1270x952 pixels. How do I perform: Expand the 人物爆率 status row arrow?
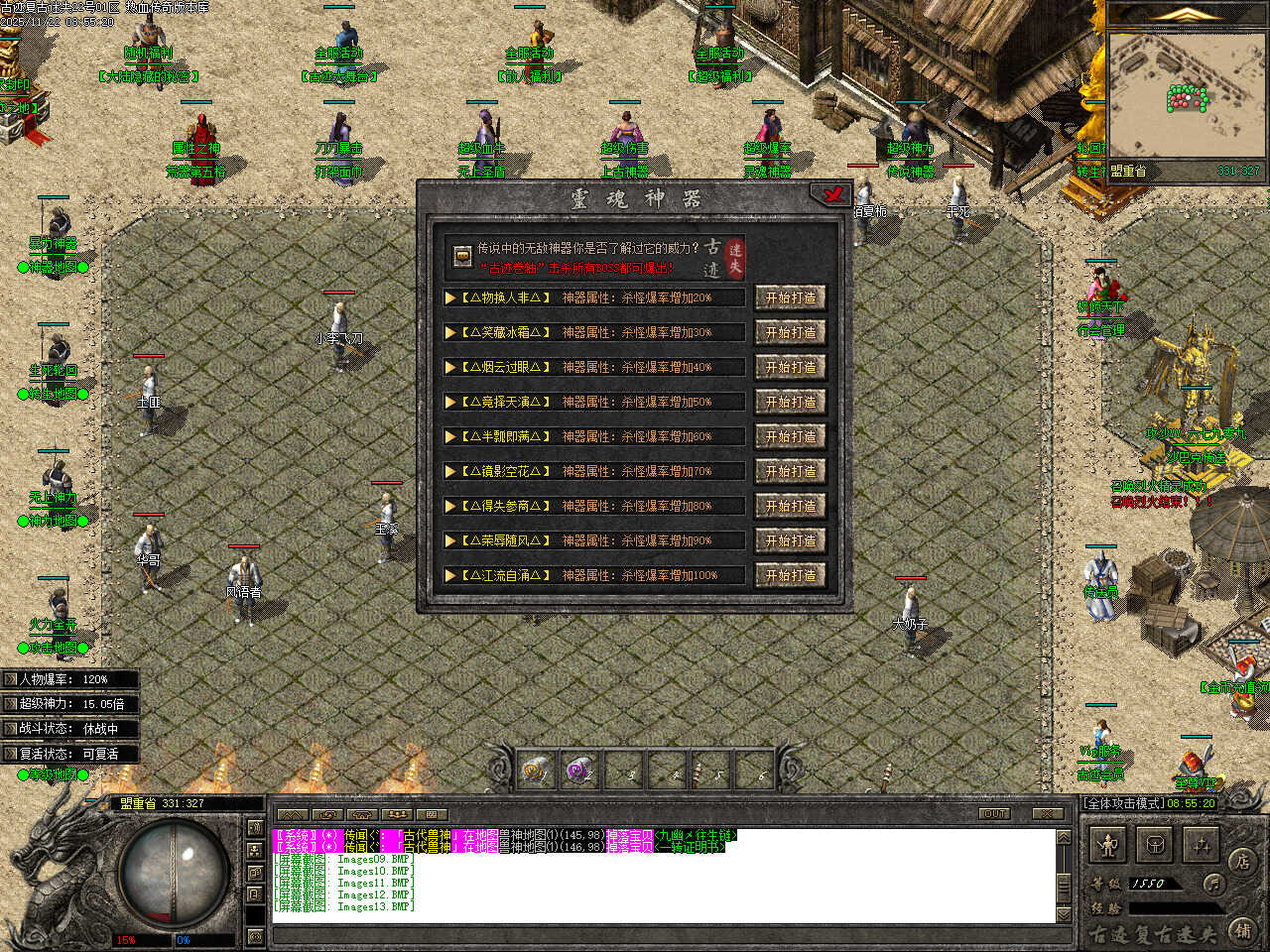tap(11, 679)
